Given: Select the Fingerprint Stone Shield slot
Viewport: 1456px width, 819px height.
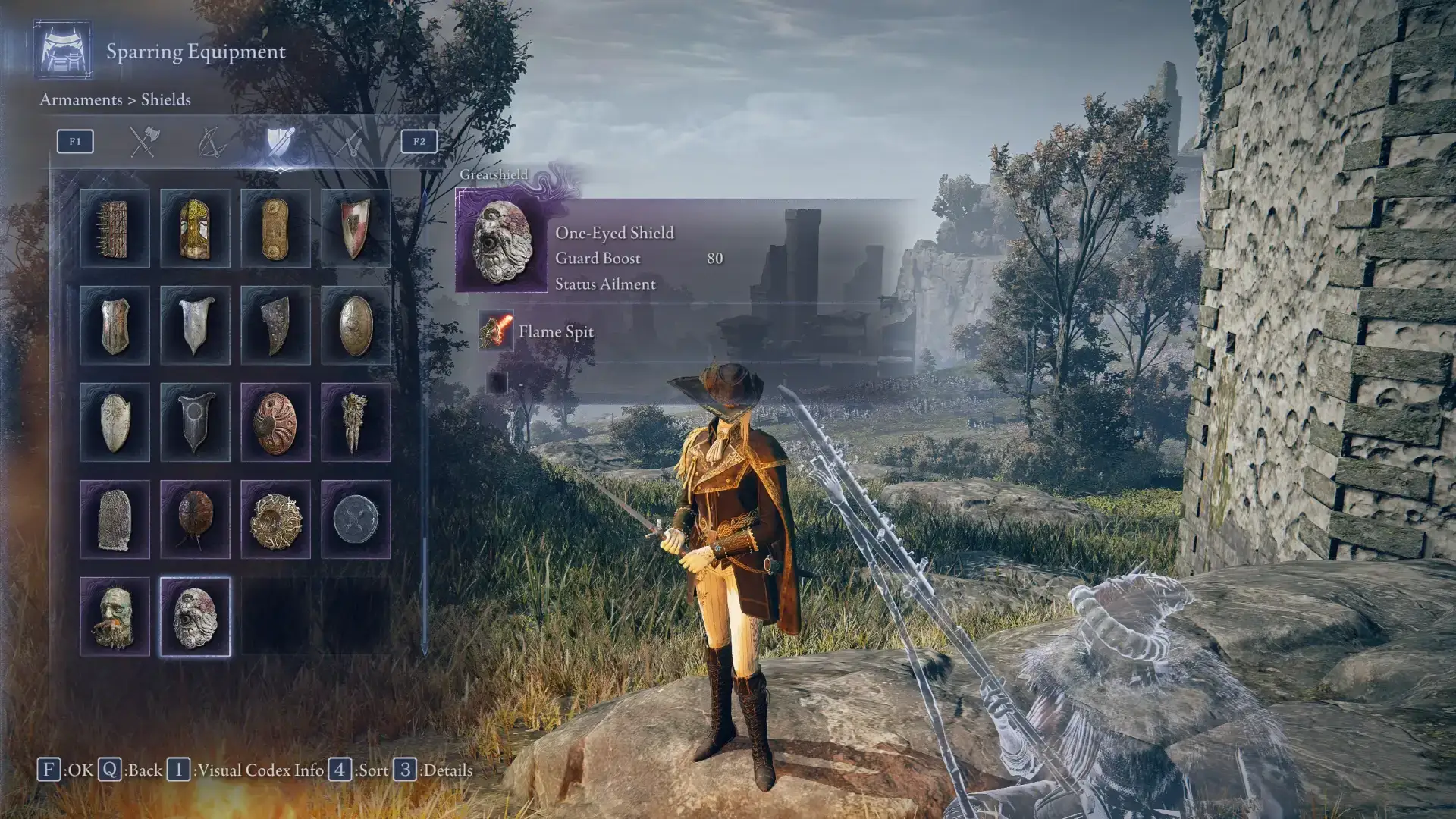Looking at the screenshot, I should pyautogui.click(x=115, y=519).
